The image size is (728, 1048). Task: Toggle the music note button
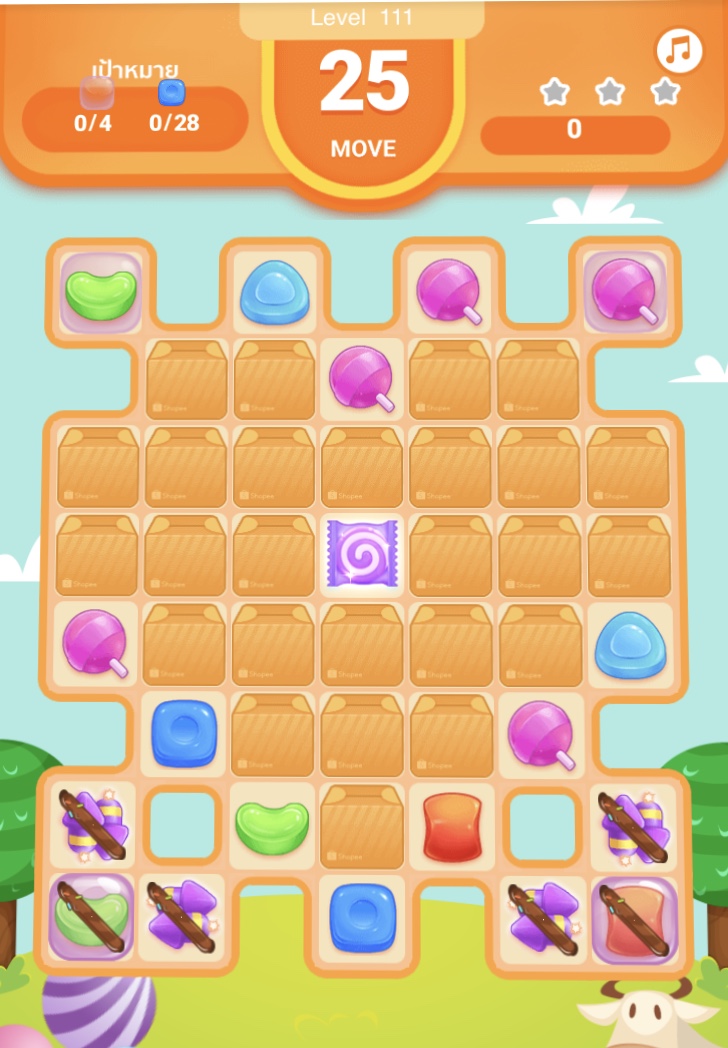point(680,51)
